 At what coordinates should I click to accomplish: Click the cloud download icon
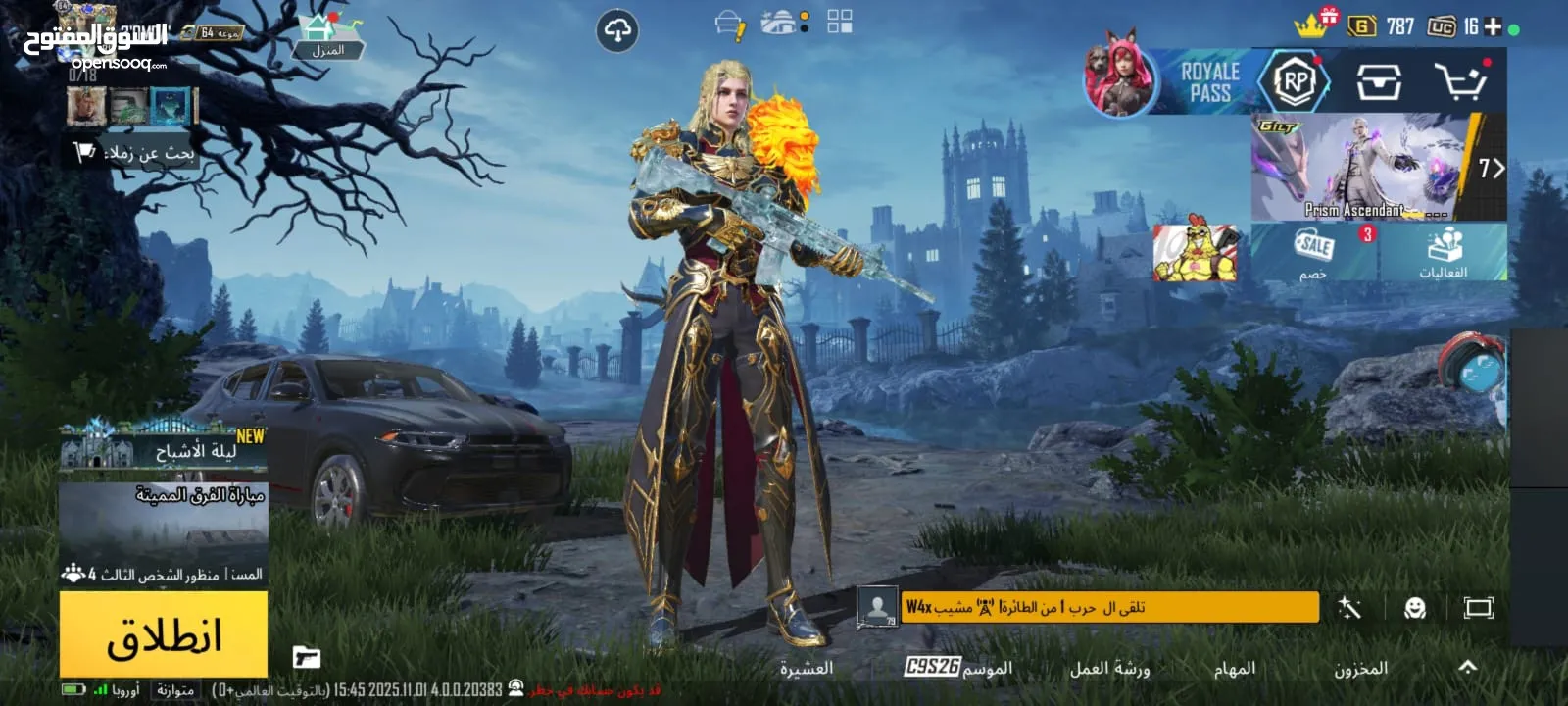[617, 31]
